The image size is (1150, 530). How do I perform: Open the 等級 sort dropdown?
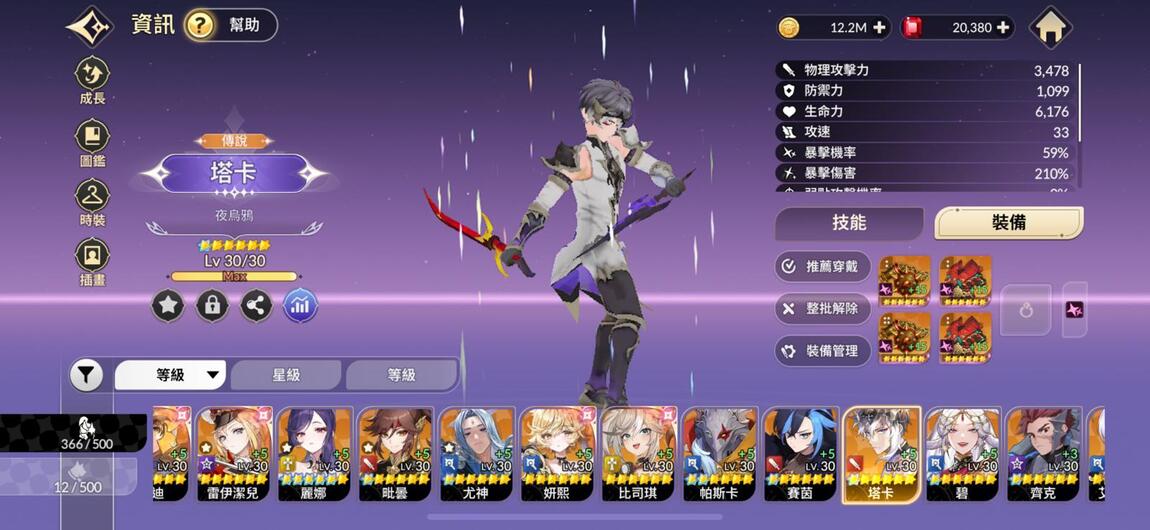click(x=171, y=376)
